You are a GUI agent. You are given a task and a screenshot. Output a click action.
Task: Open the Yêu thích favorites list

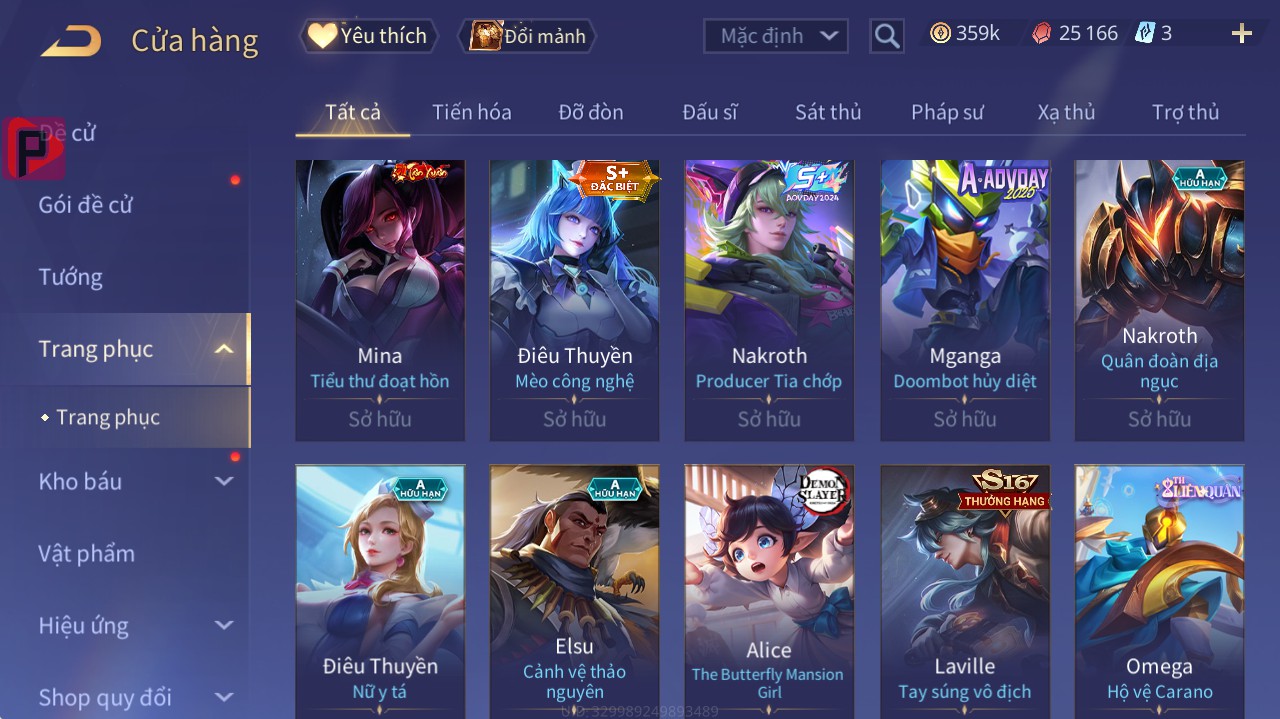[369, 36]
